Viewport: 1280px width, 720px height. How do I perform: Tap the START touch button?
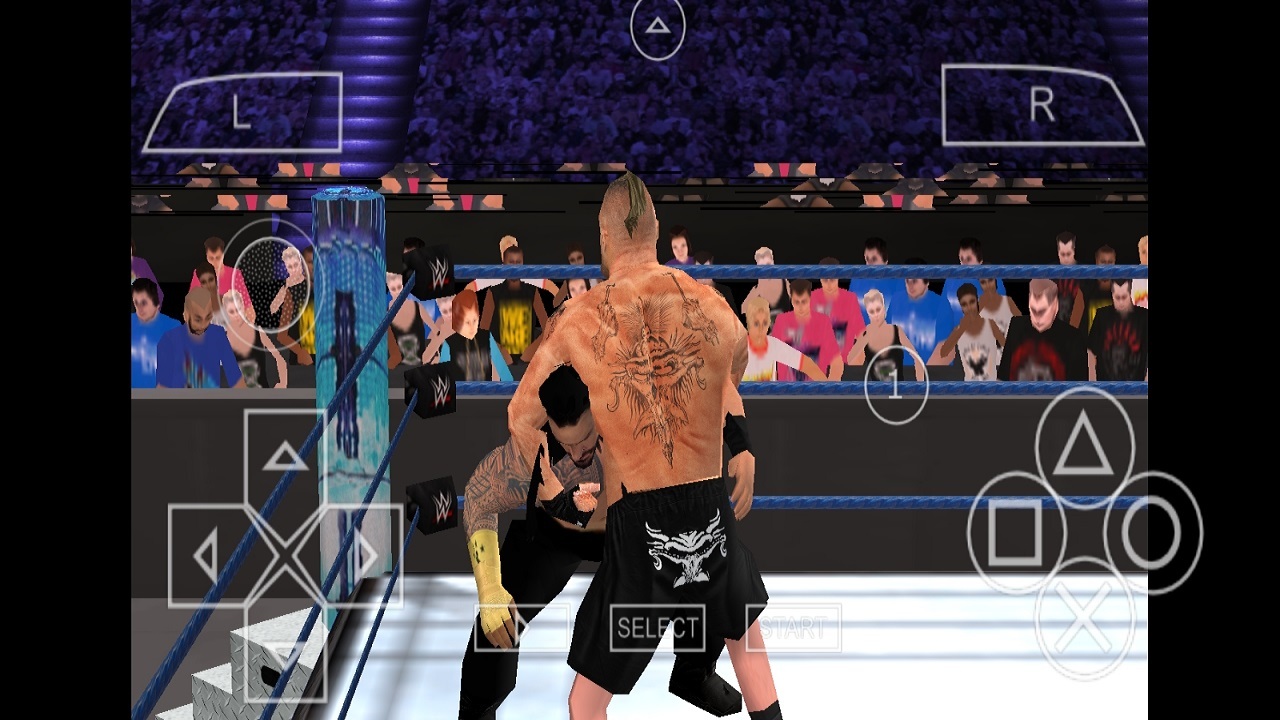793,628
